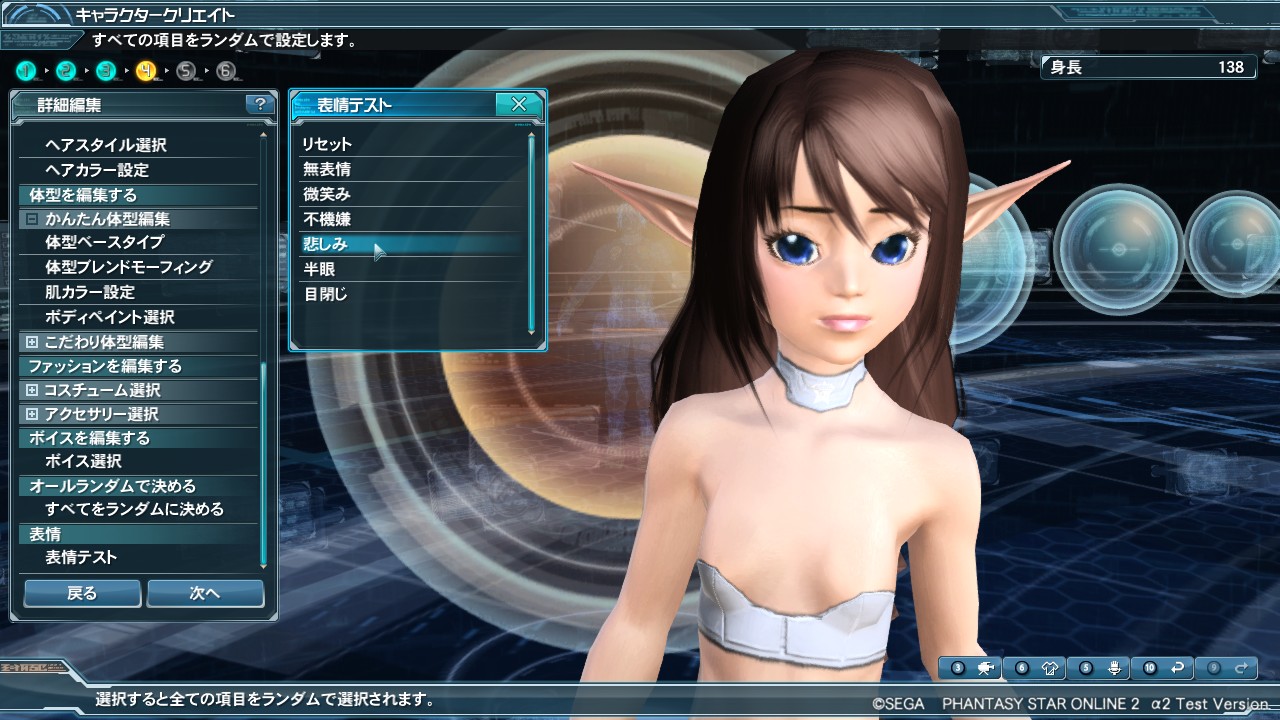Viewport: 1280px width, 720px height.
Task: Open ヘアカラー設定
Action: pos(97,170)
